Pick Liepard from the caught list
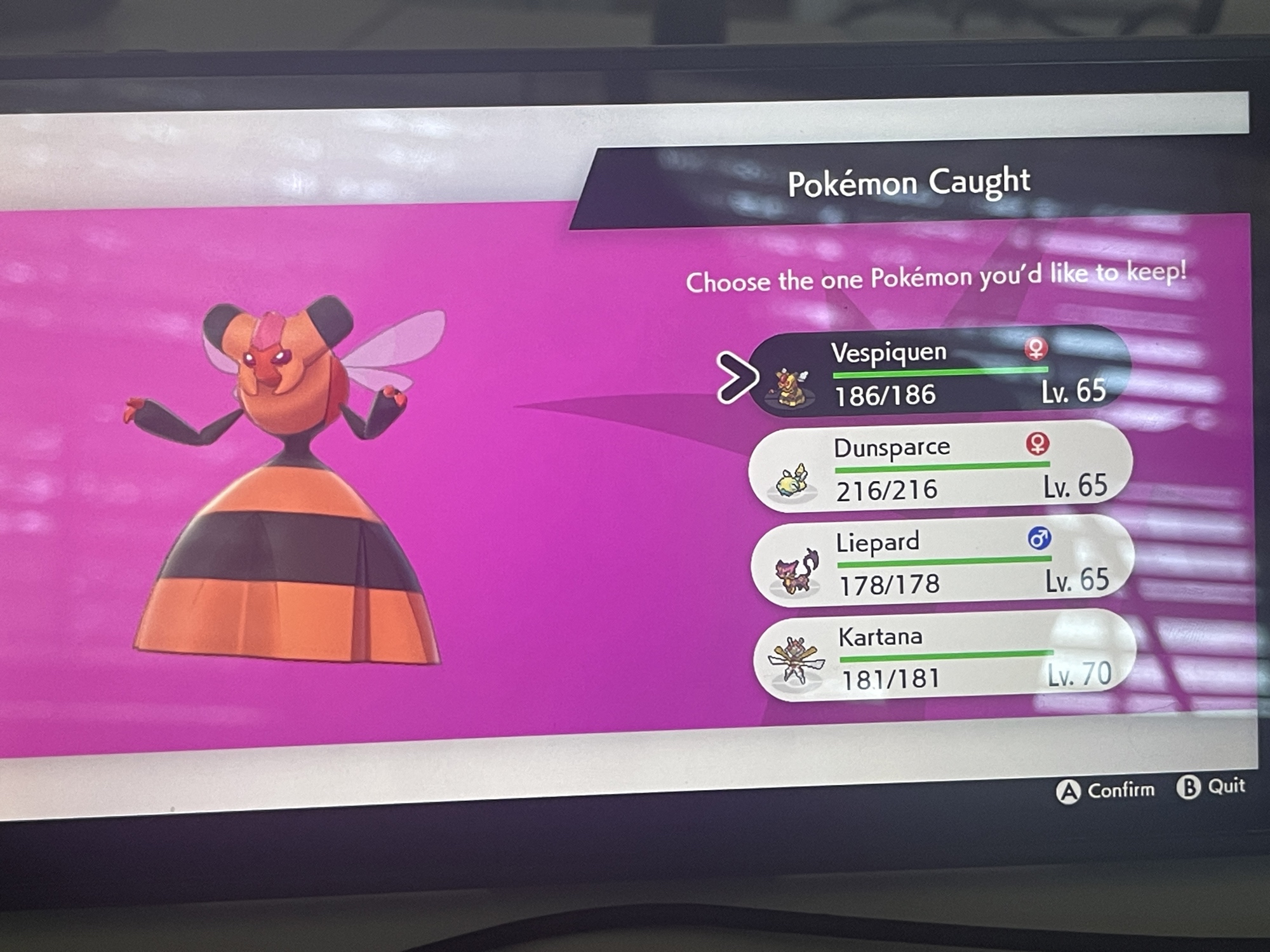This screenshot has width=1270, height=952. [942, 562]
